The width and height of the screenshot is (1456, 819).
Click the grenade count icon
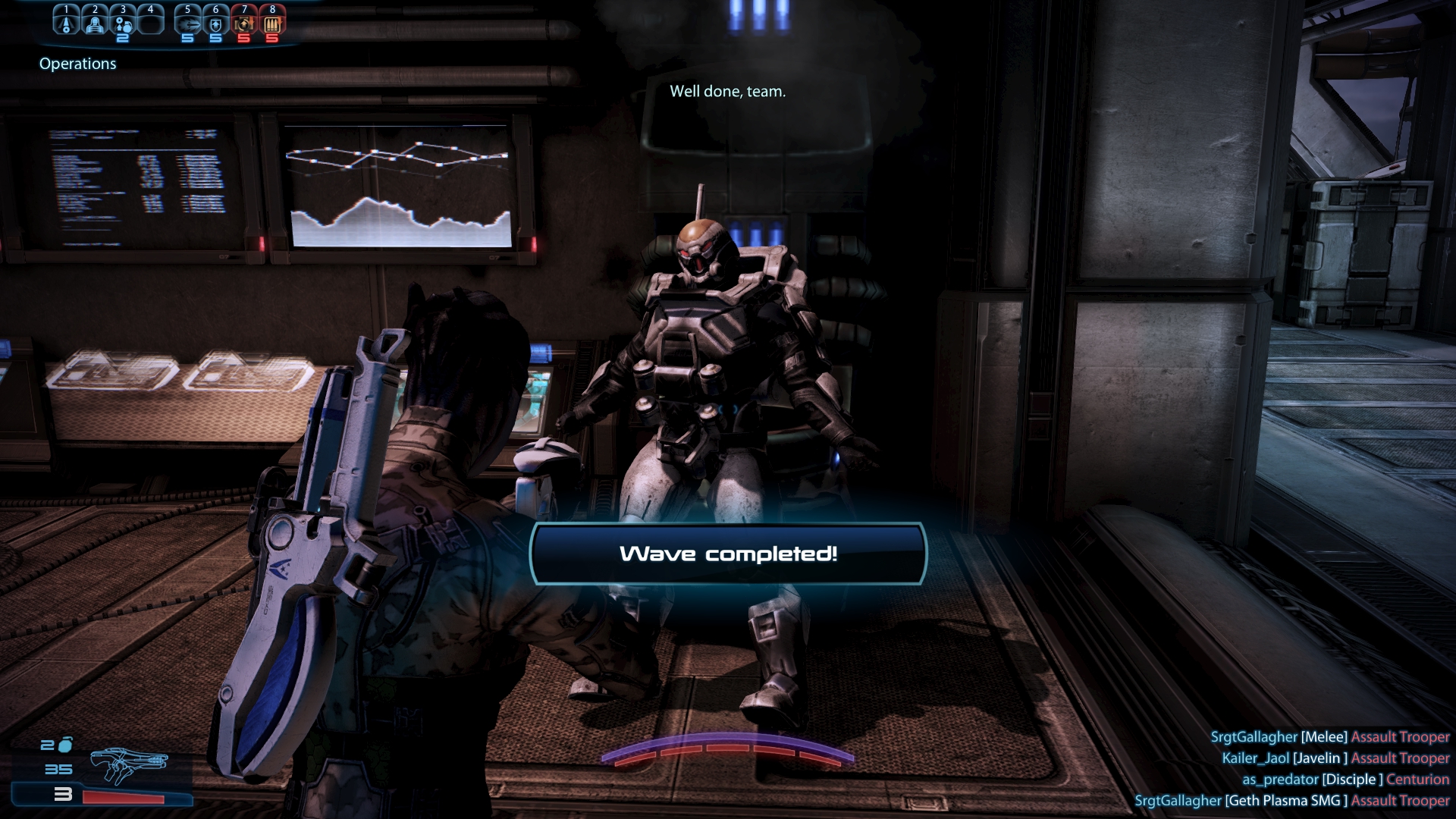point(65,745)
